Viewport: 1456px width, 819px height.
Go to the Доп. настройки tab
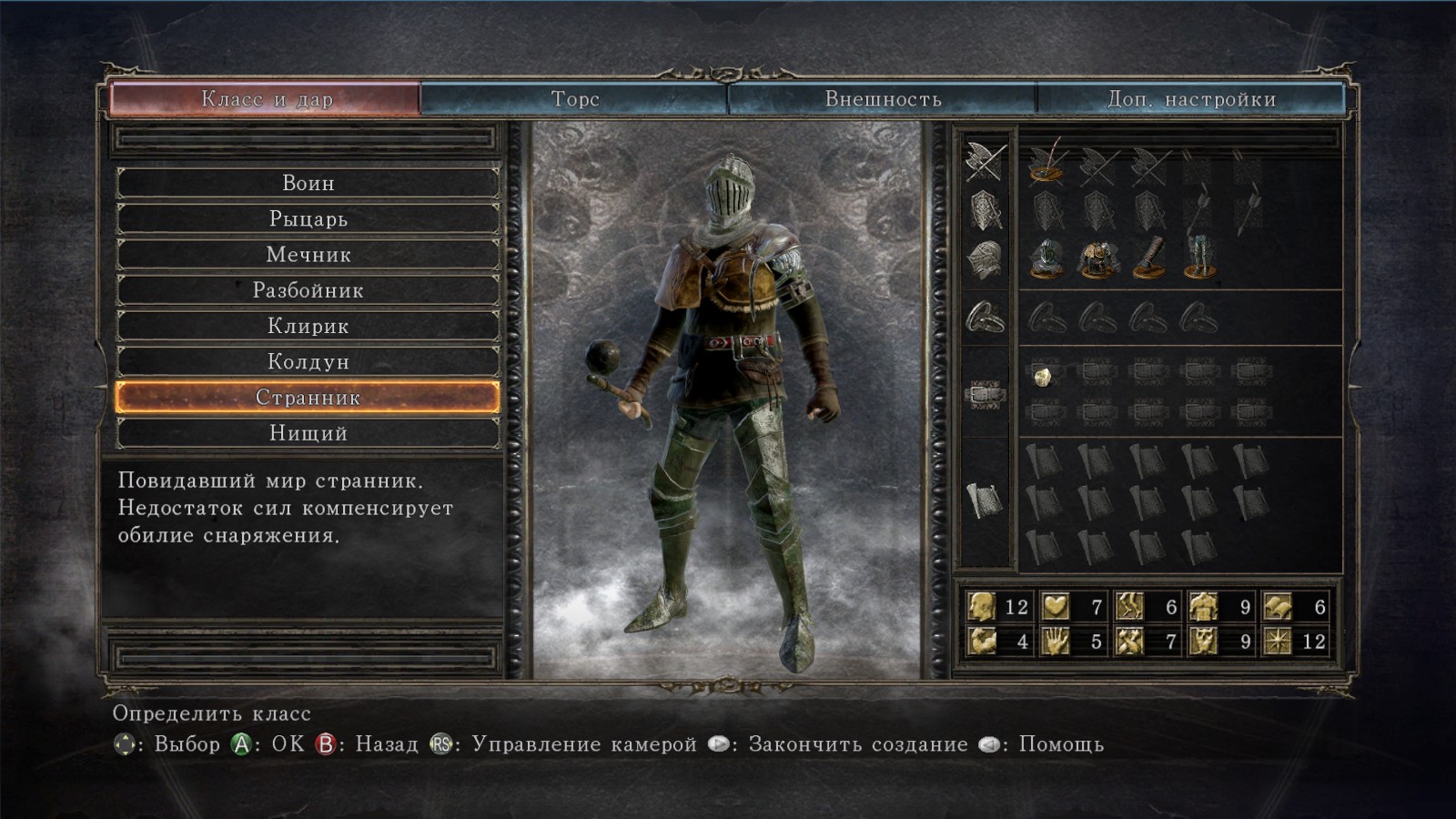click(1190, 98)
